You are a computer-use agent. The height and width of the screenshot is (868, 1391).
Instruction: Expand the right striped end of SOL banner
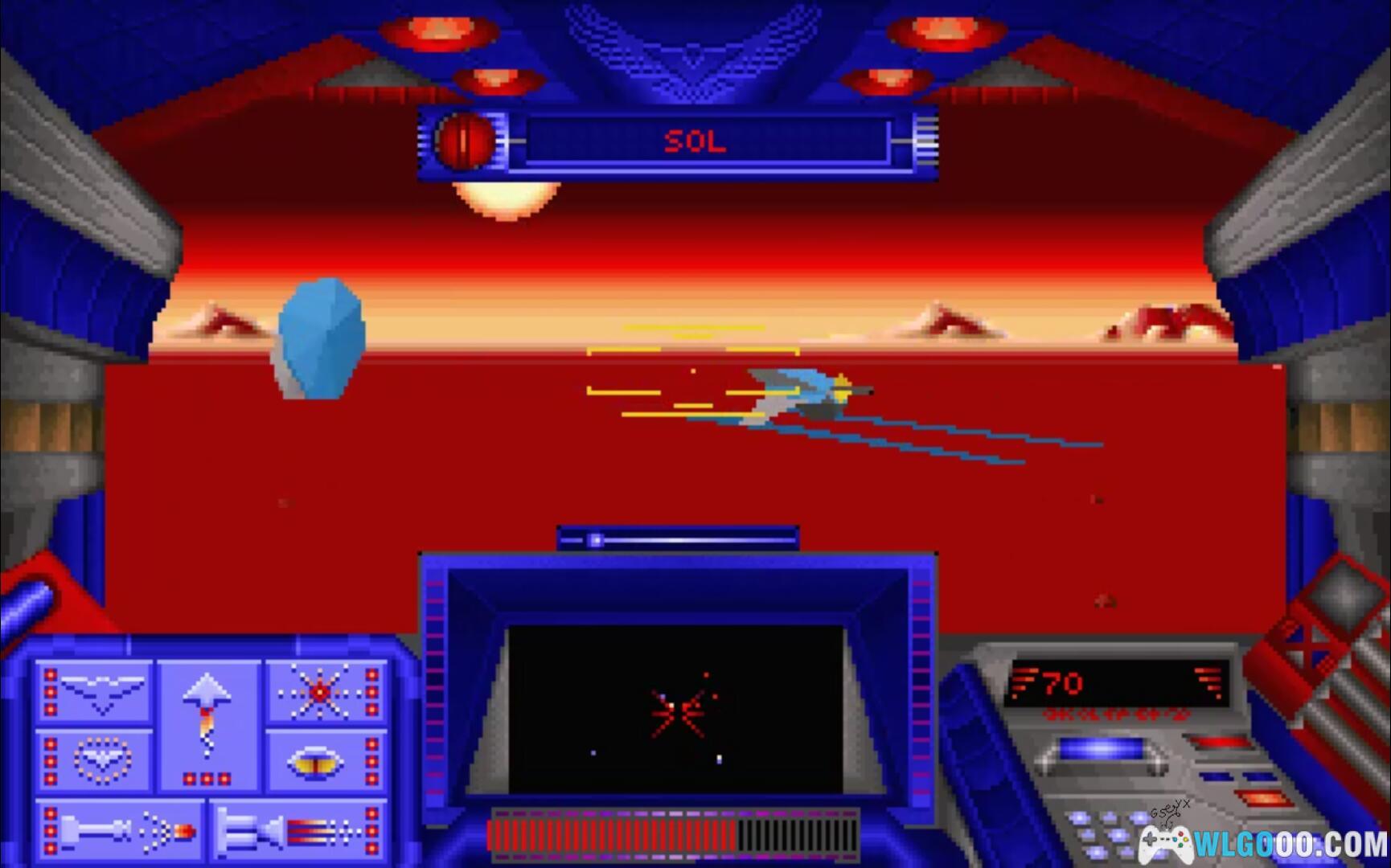click(x=926, y=143)
